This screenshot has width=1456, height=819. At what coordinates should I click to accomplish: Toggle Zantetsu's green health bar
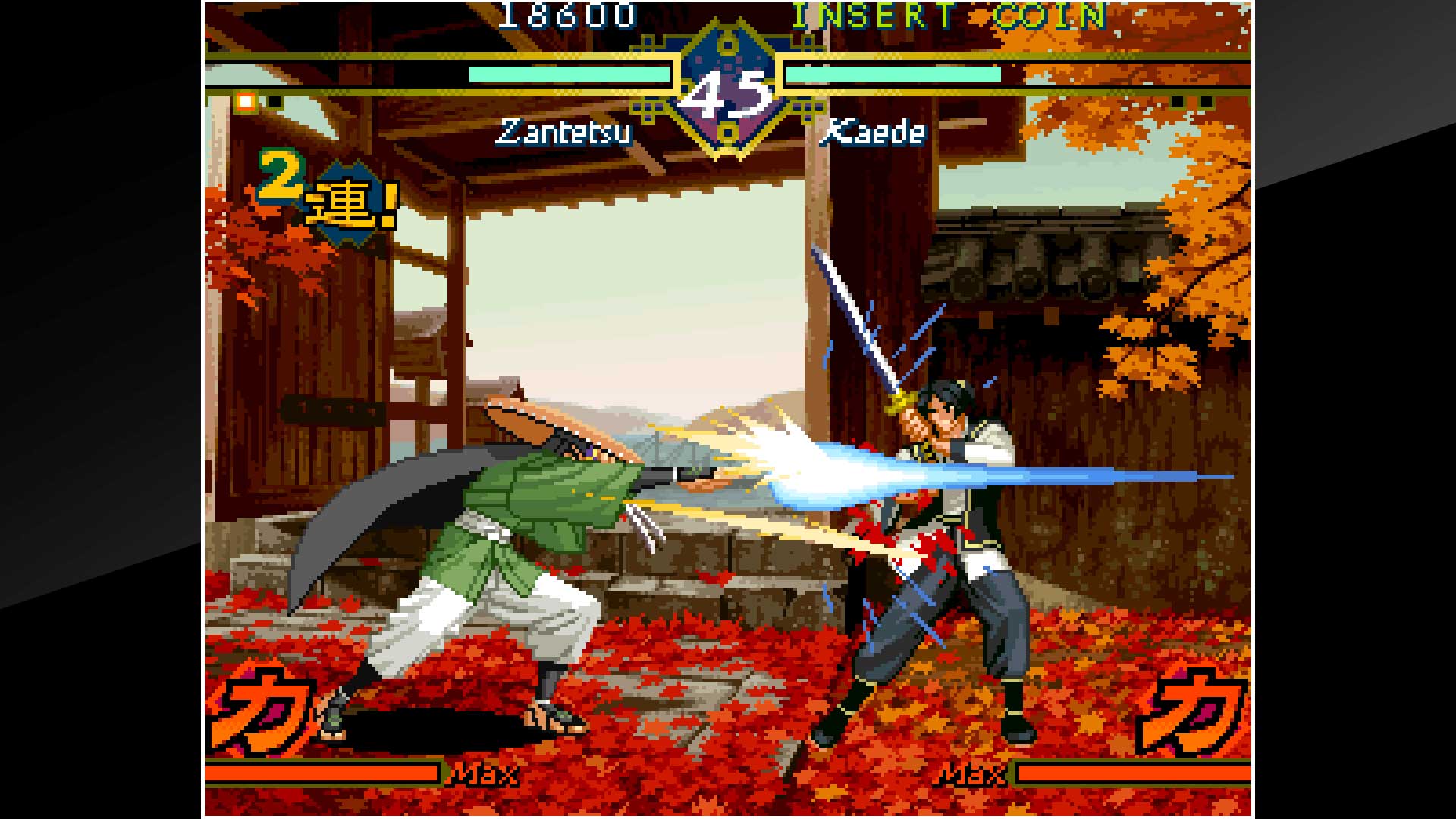(569, 74)
